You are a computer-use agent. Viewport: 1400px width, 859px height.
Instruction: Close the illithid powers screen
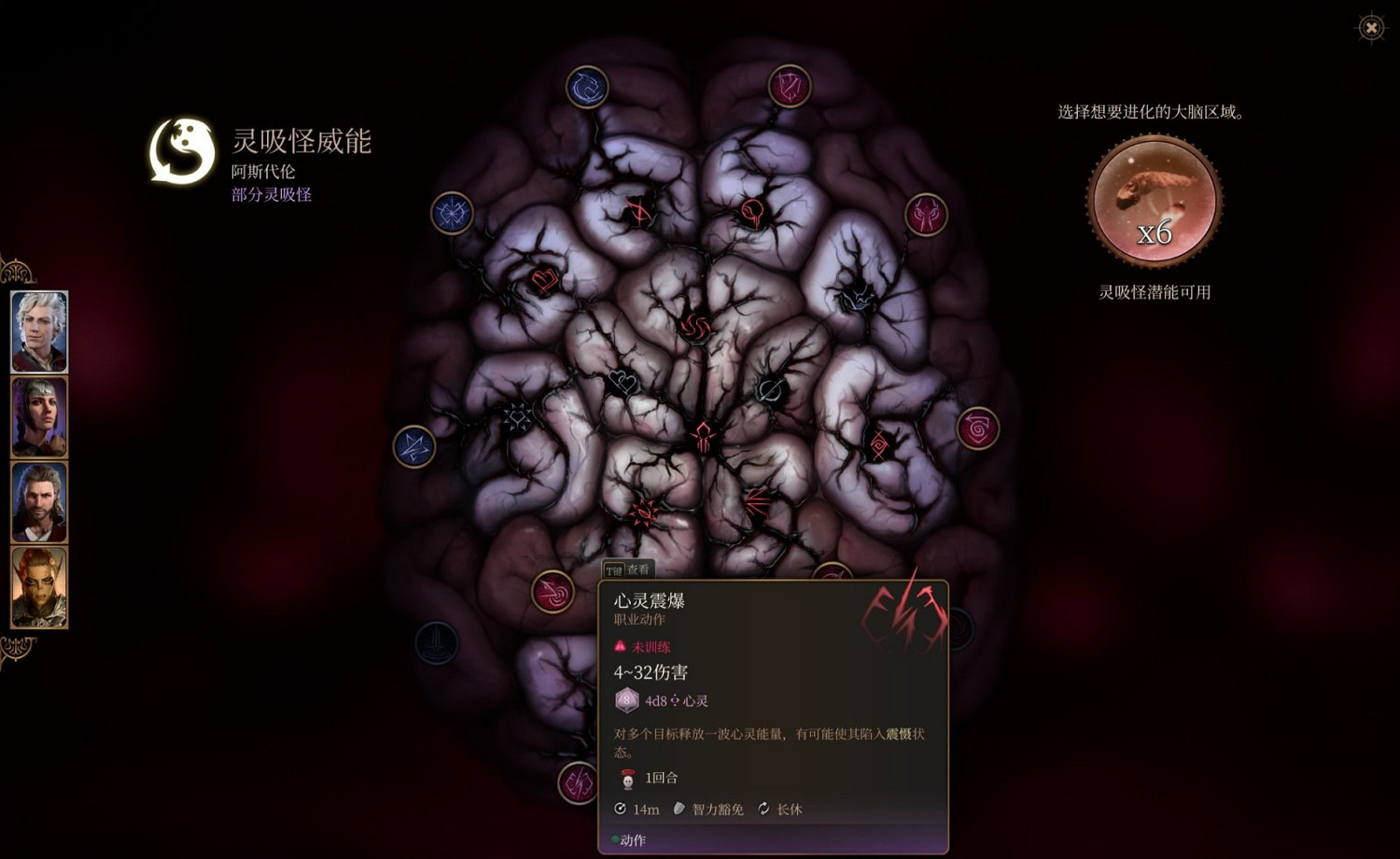(1370, 29)
